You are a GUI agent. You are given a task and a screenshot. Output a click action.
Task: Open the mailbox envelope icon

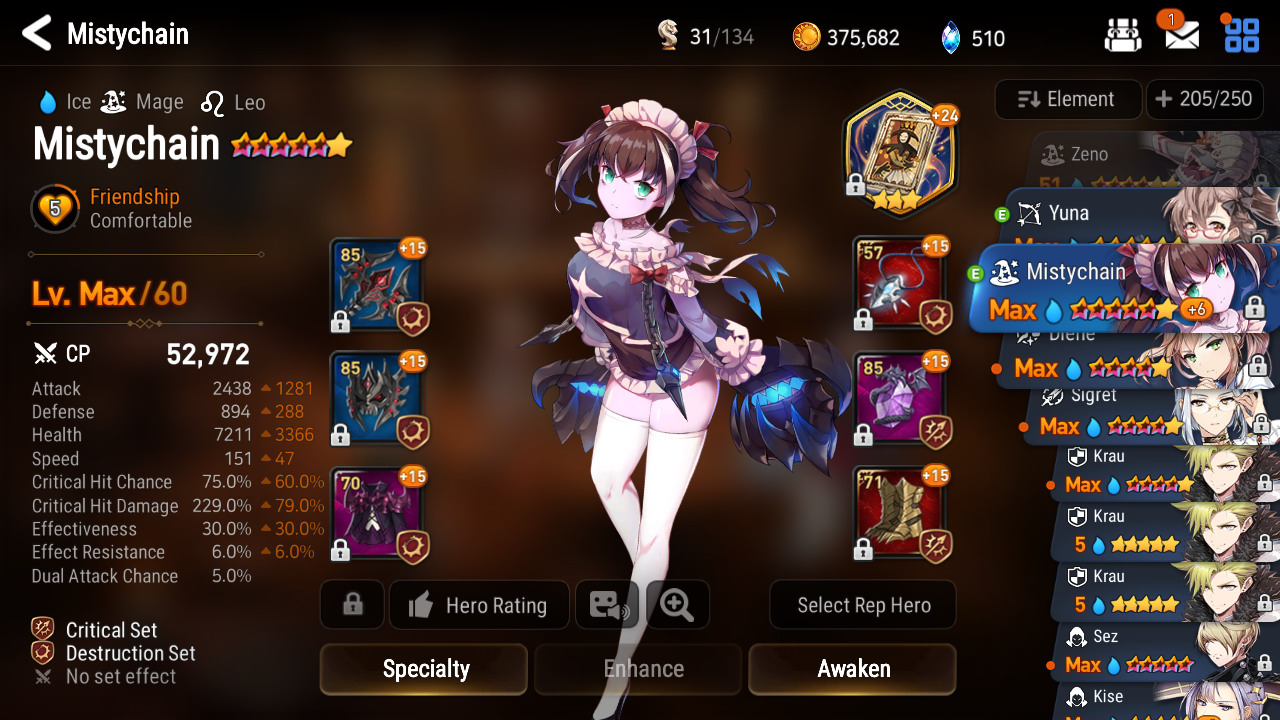point(1182,36)
